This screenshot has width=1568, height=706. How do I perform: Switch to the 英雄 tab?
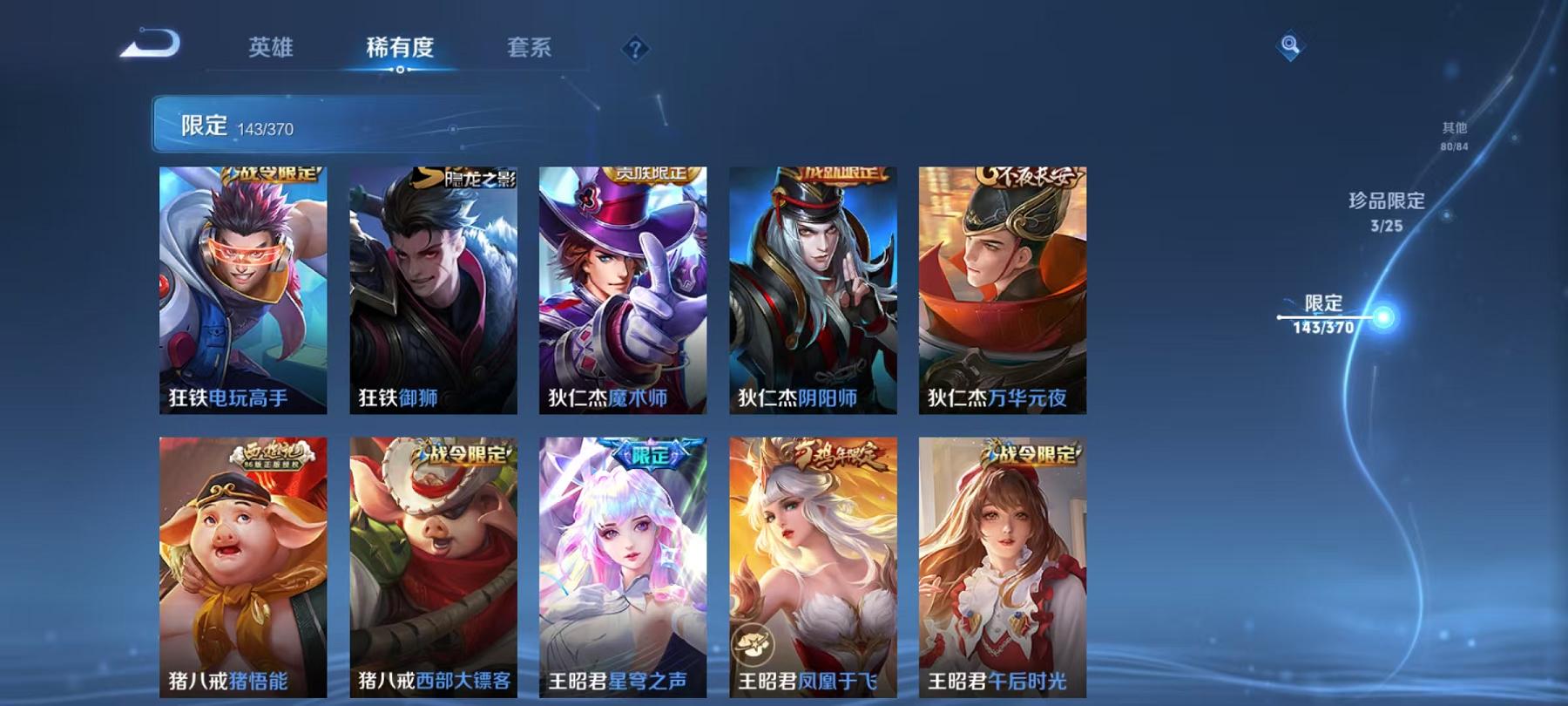[x=269, y=50]
